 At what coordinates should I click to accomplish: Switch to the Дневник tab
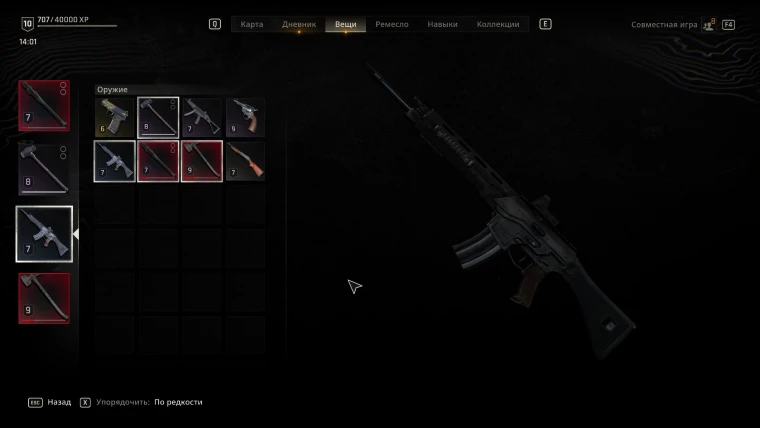299,24
